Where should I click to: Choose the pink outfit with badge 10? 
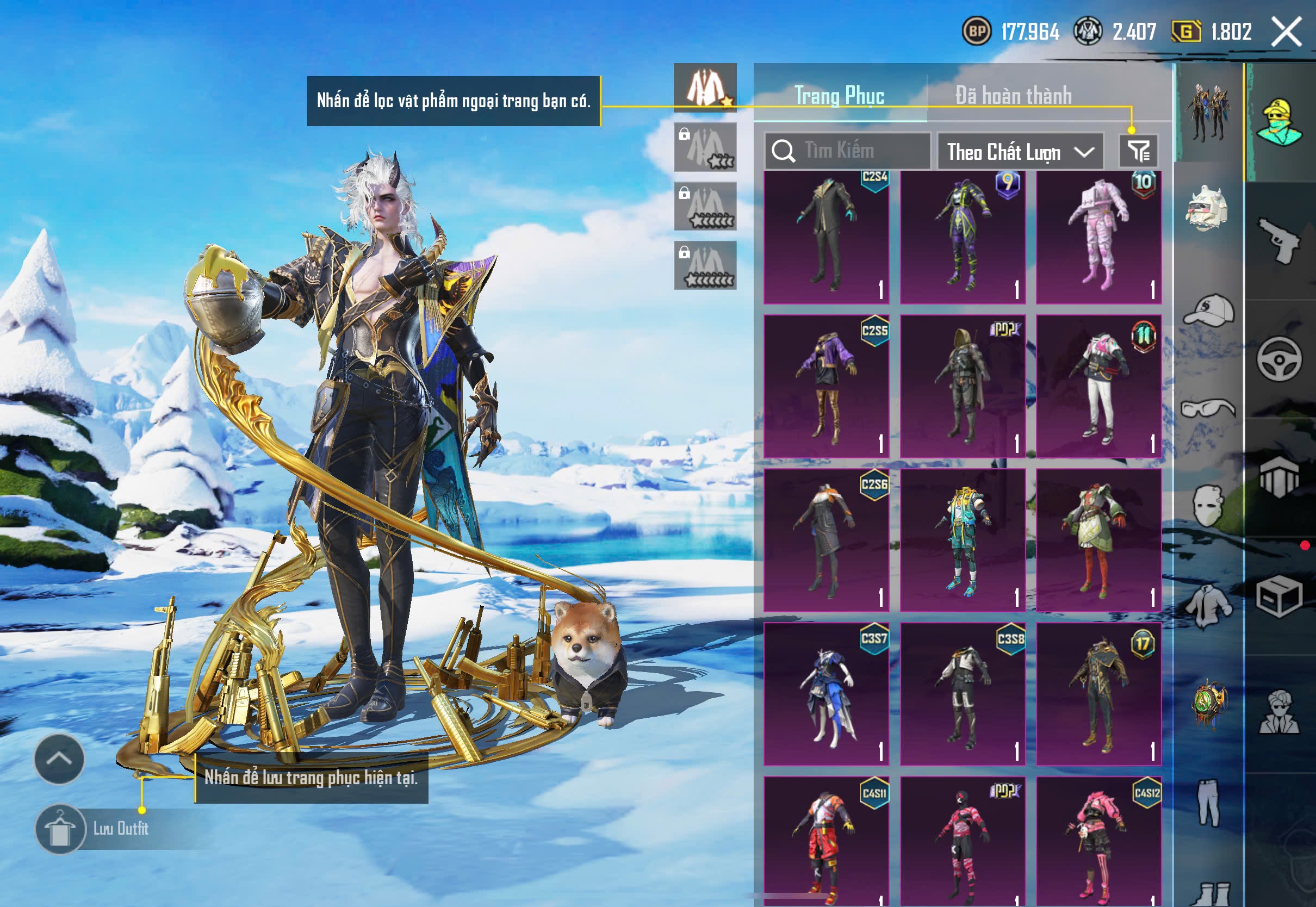click(x=1098, y=237)
